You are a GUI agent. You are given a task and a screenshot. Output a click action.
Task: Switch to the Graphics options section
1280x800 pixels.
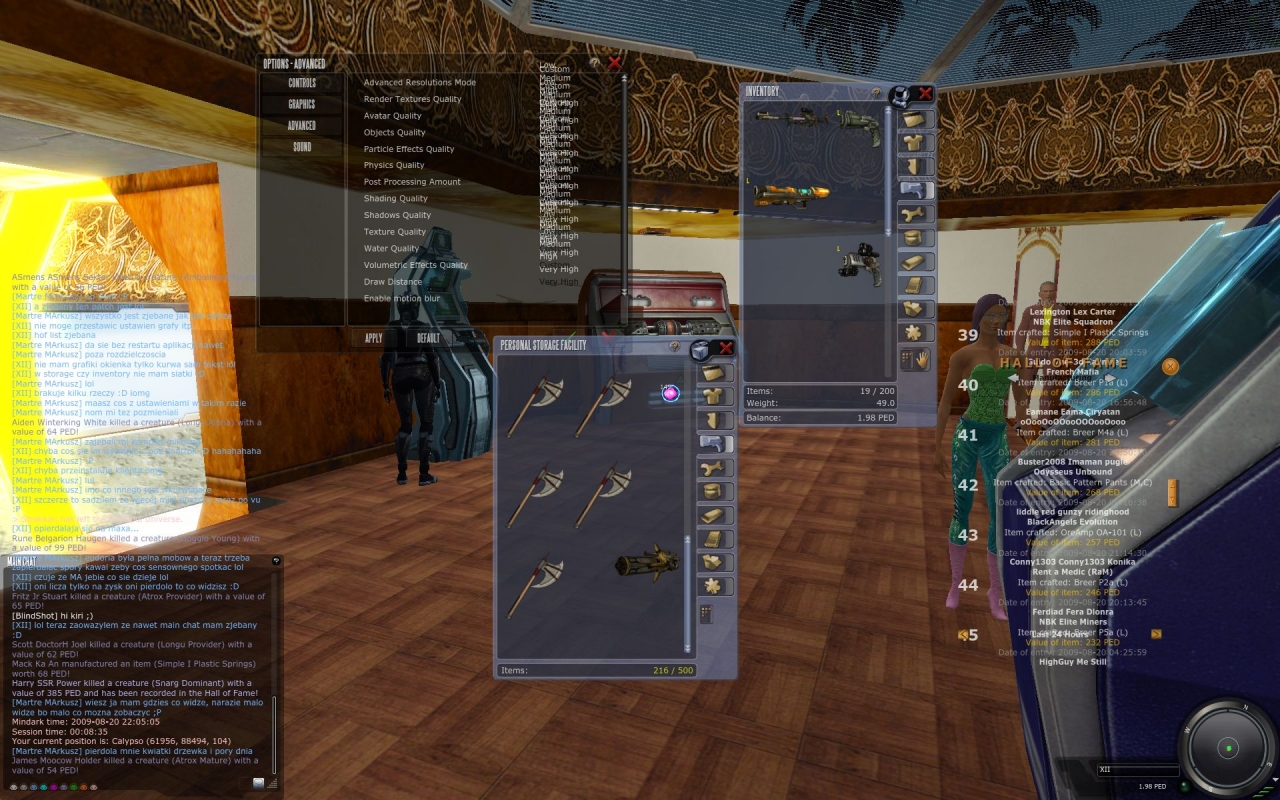pyautogui.click(x=301, y=104)
